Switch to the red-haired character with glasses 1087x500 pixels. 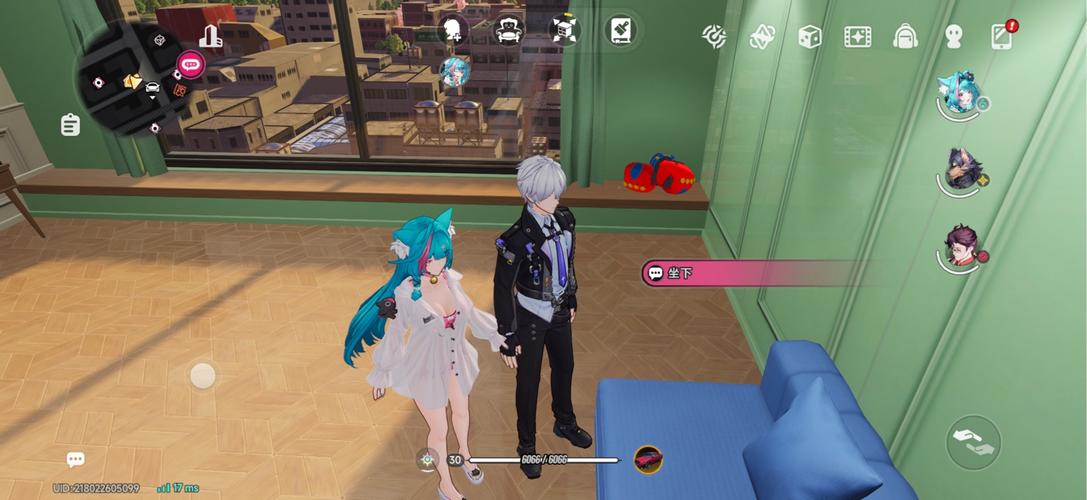click(x=962, y=246)
